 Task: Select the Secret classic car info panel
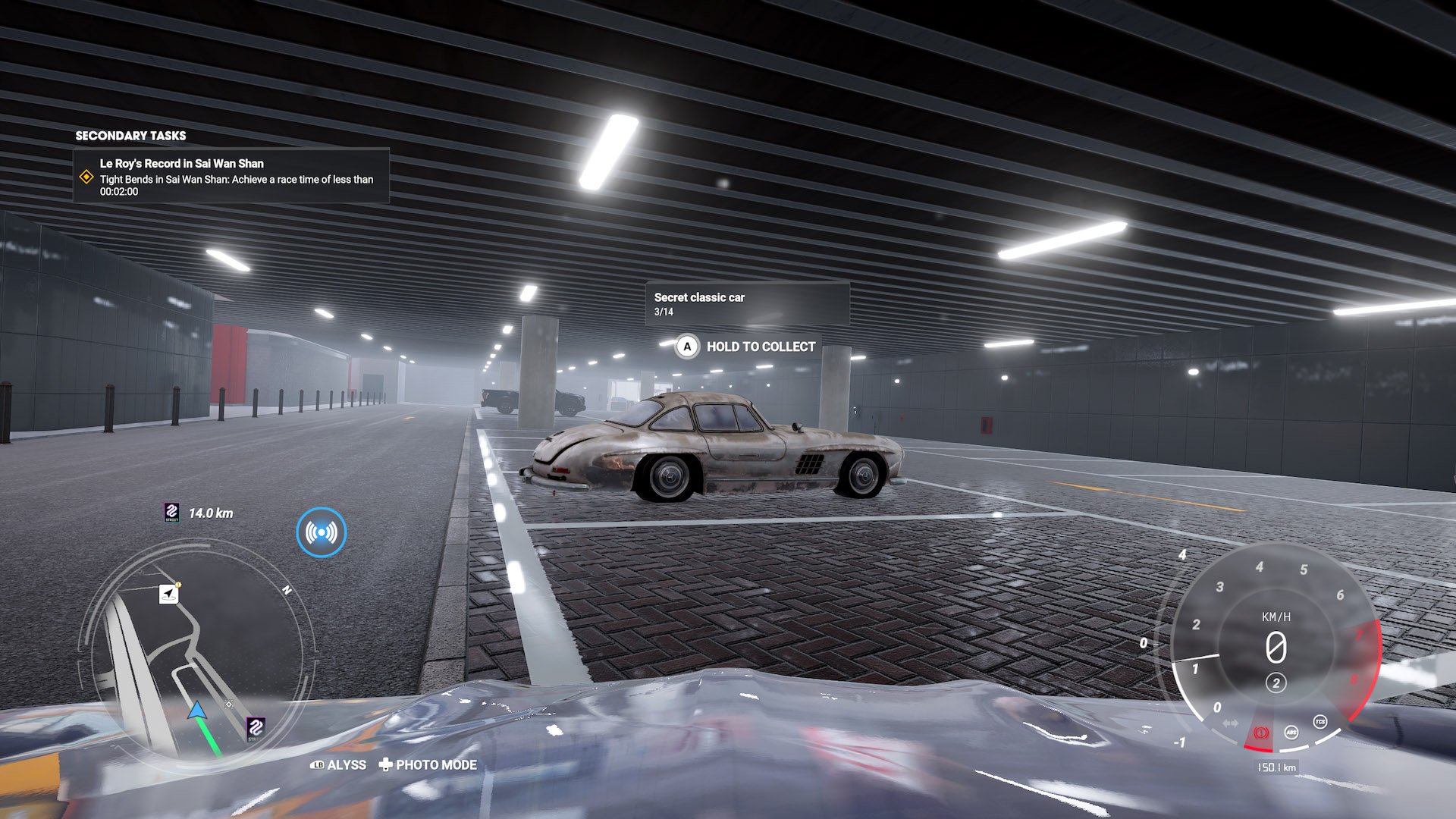[x=747, y=303]
